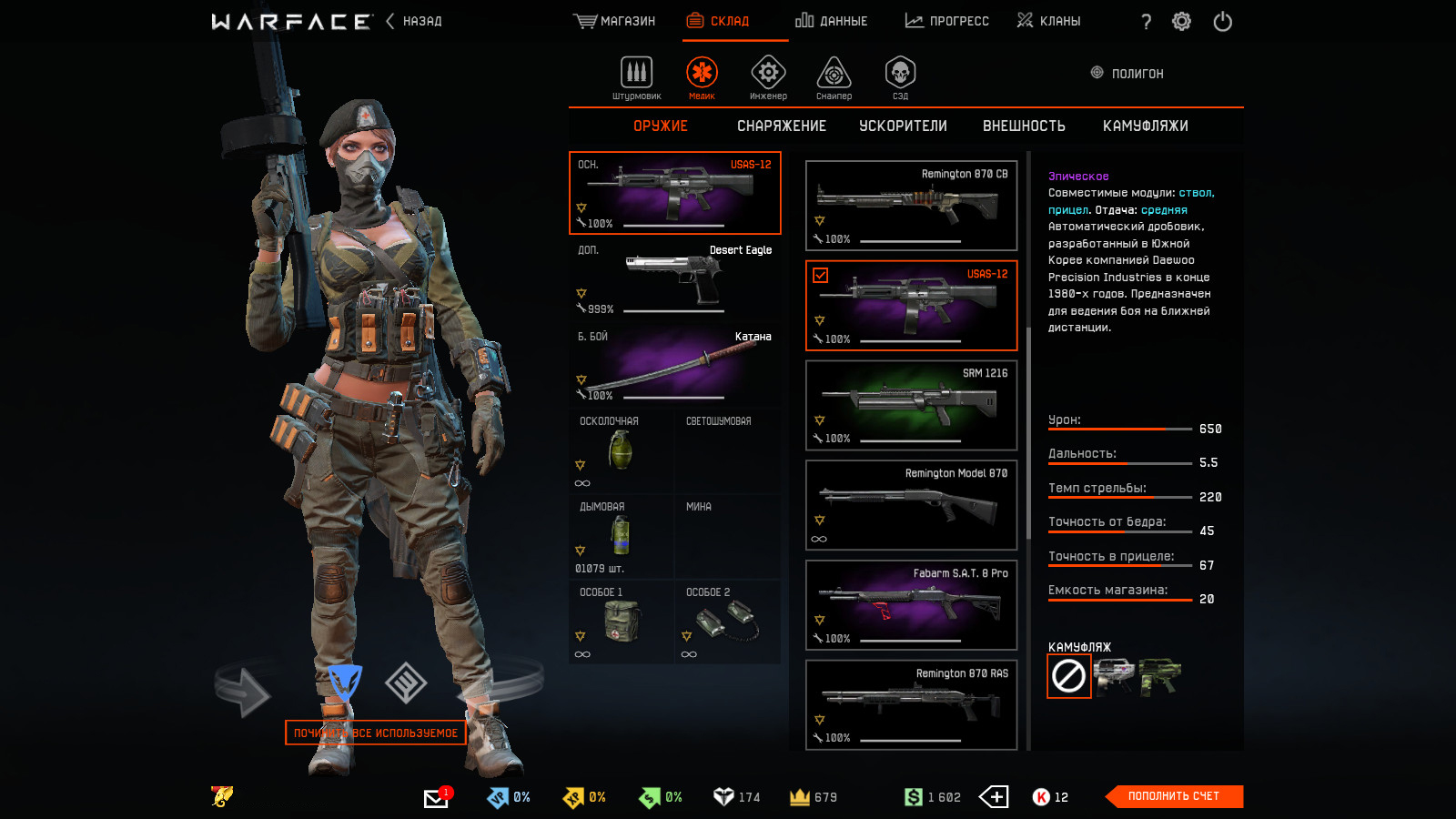Select the Катана melee slot
Image resolution: width=1456 pixels, height=819 pixels.
pos(674,365)
